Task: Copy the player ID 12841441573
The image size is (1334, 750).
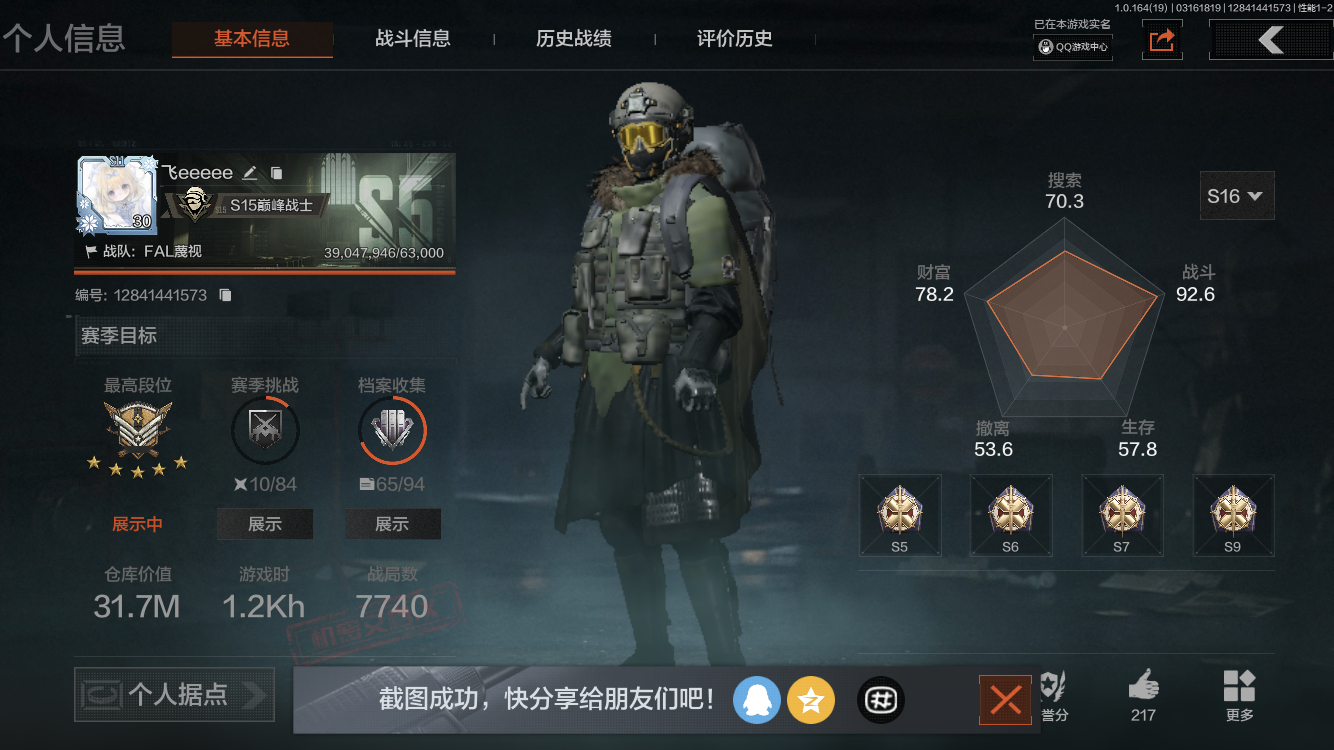Action: tap(226, 295)
